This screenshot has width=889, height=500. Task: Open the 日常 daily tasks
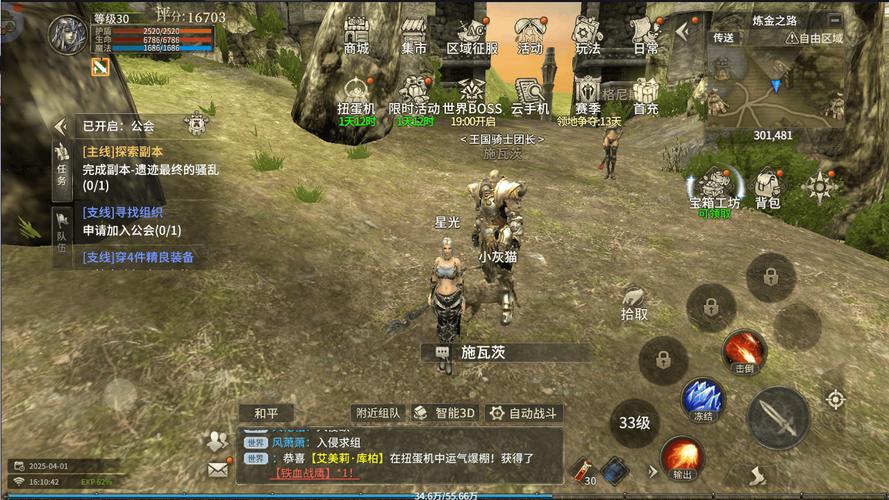[x=646, y=35]
